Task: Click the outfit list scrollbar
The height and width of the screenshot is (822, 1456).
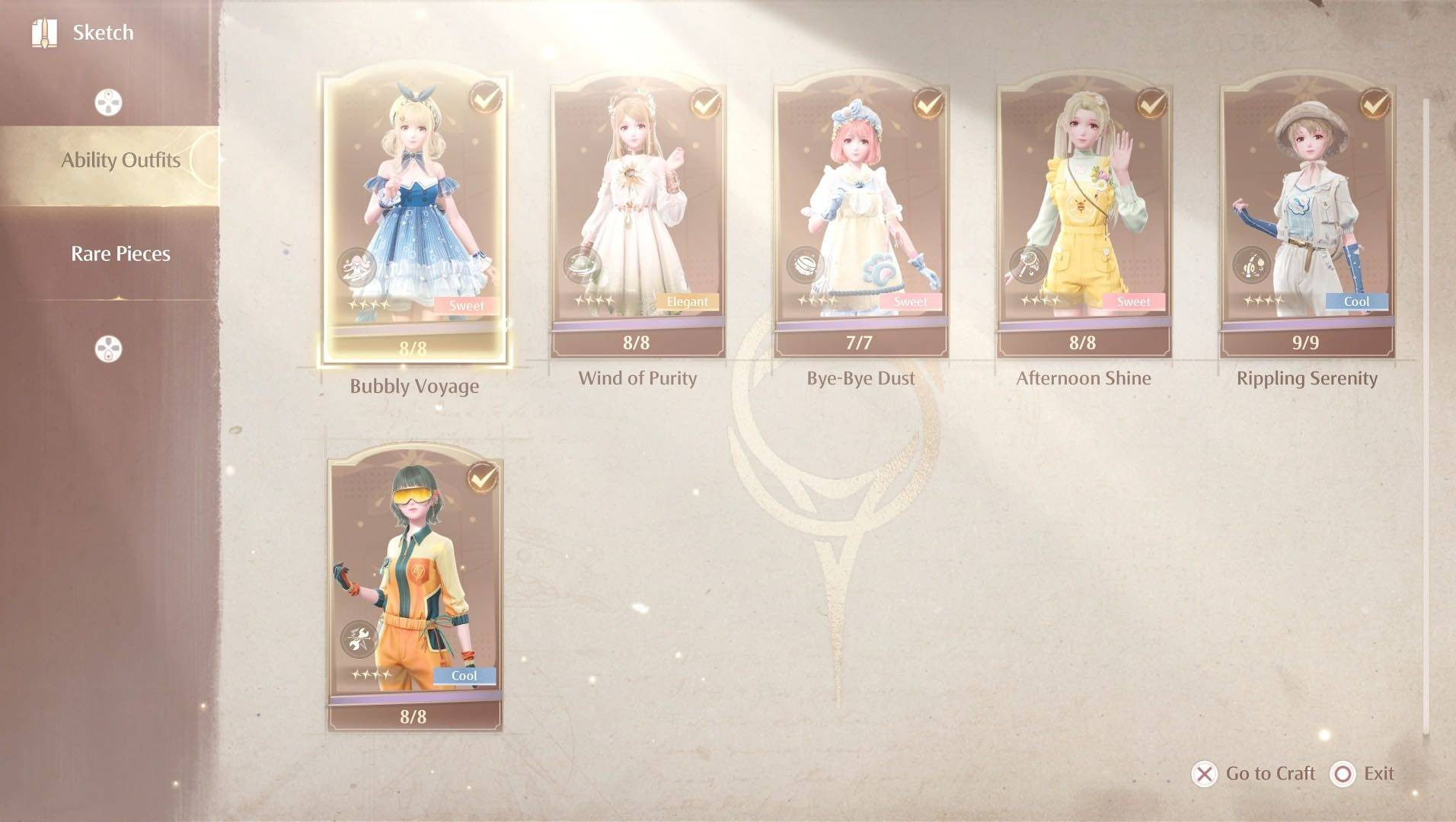Action: click(1426, 417)
